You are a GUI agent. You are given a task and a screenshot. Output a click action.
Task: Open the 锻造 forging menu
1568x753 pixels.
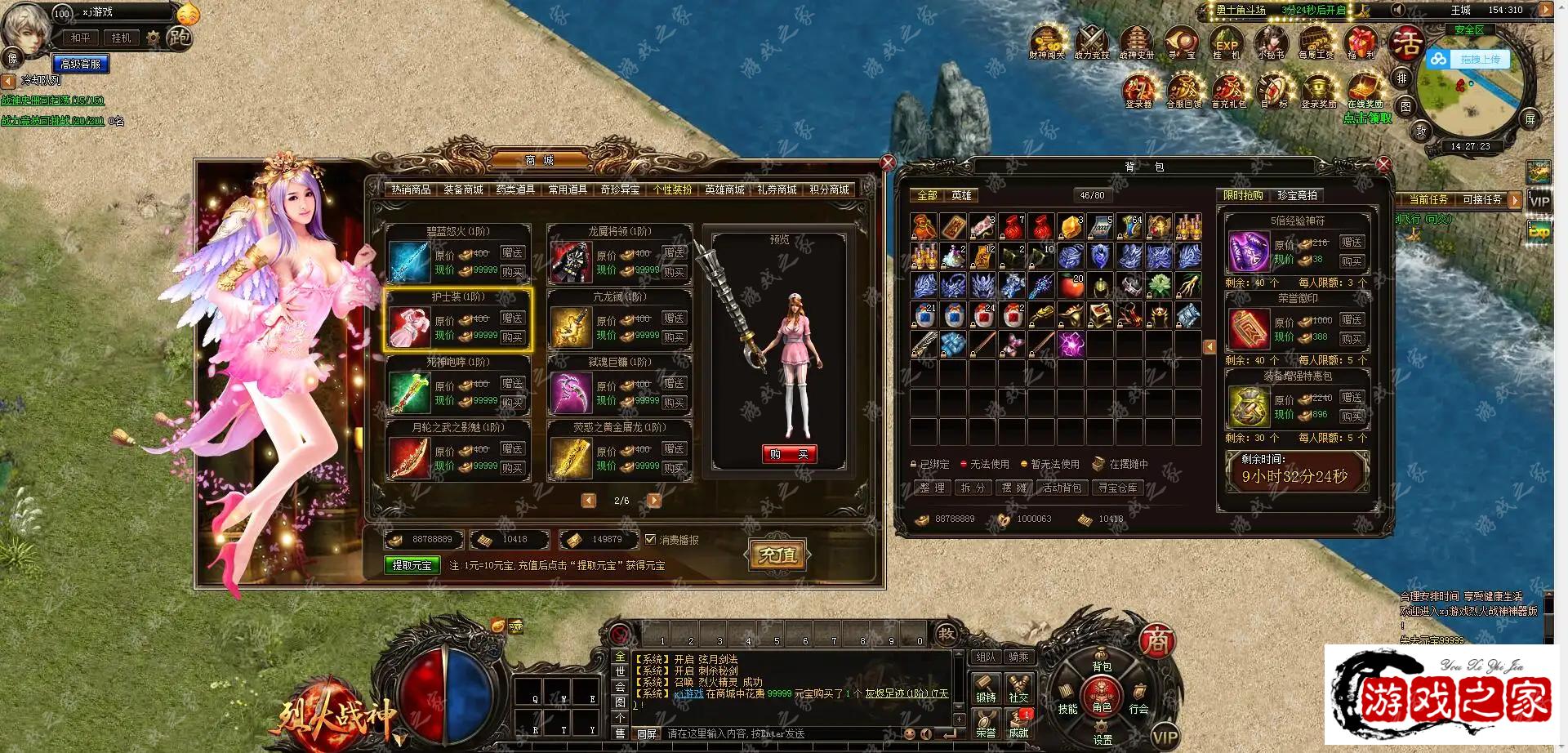point(986,688)
